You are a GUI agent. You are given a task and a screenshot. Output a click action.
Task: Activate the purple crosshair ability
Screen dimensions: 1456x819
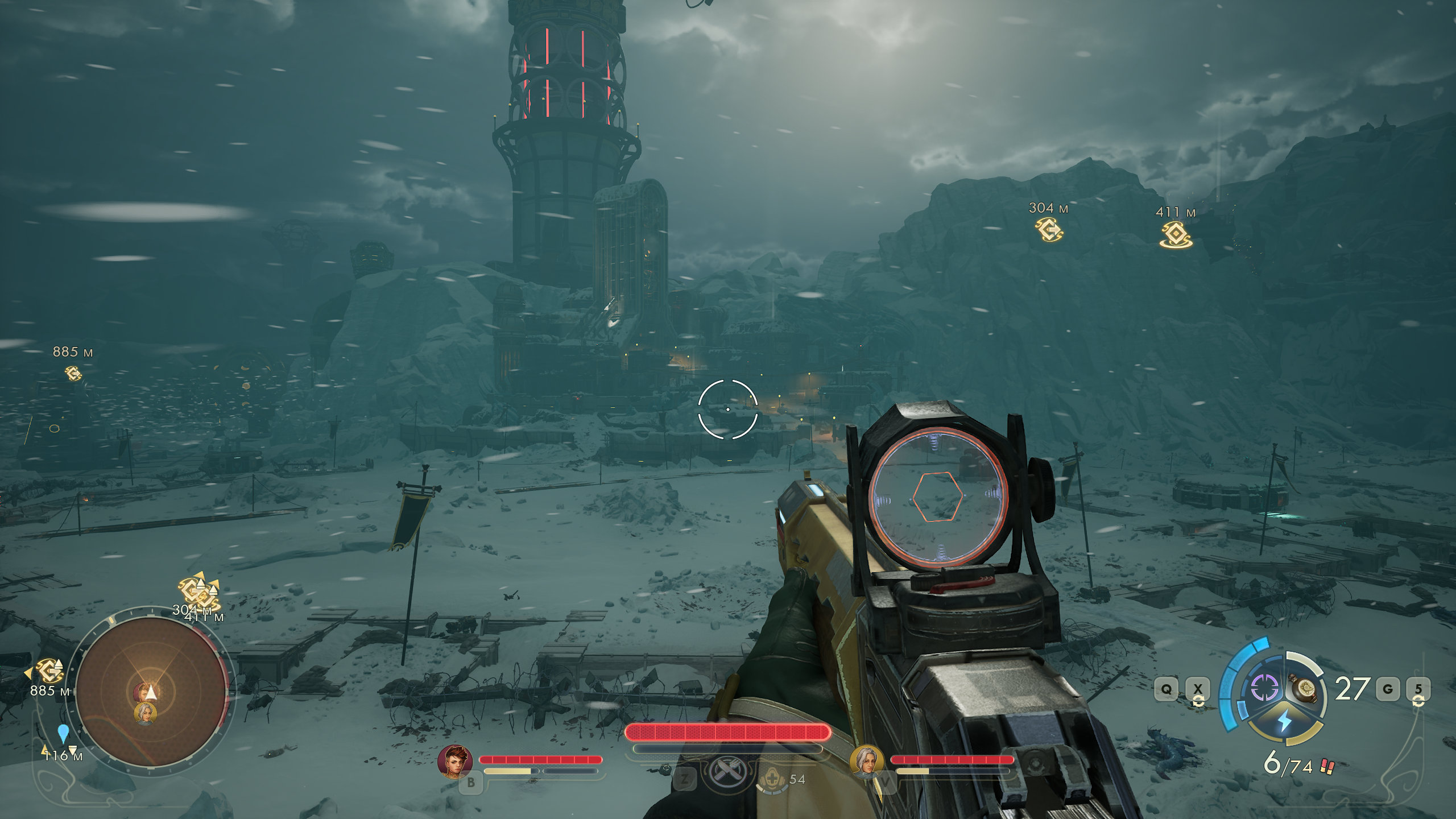1264,688
